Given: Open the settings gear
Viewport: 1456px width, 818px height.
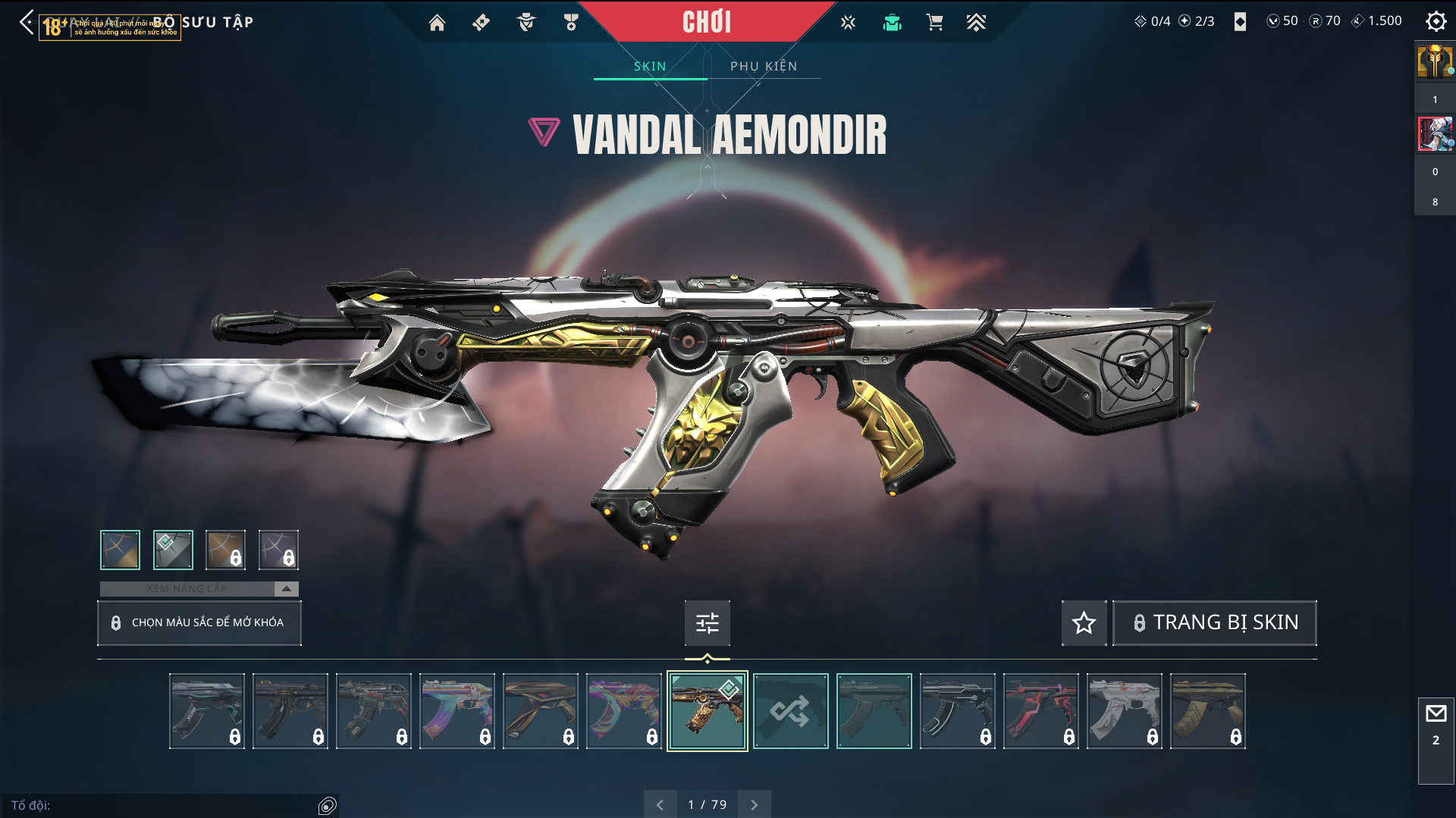Looking at the screenshot, I should tap(1436, 21).
